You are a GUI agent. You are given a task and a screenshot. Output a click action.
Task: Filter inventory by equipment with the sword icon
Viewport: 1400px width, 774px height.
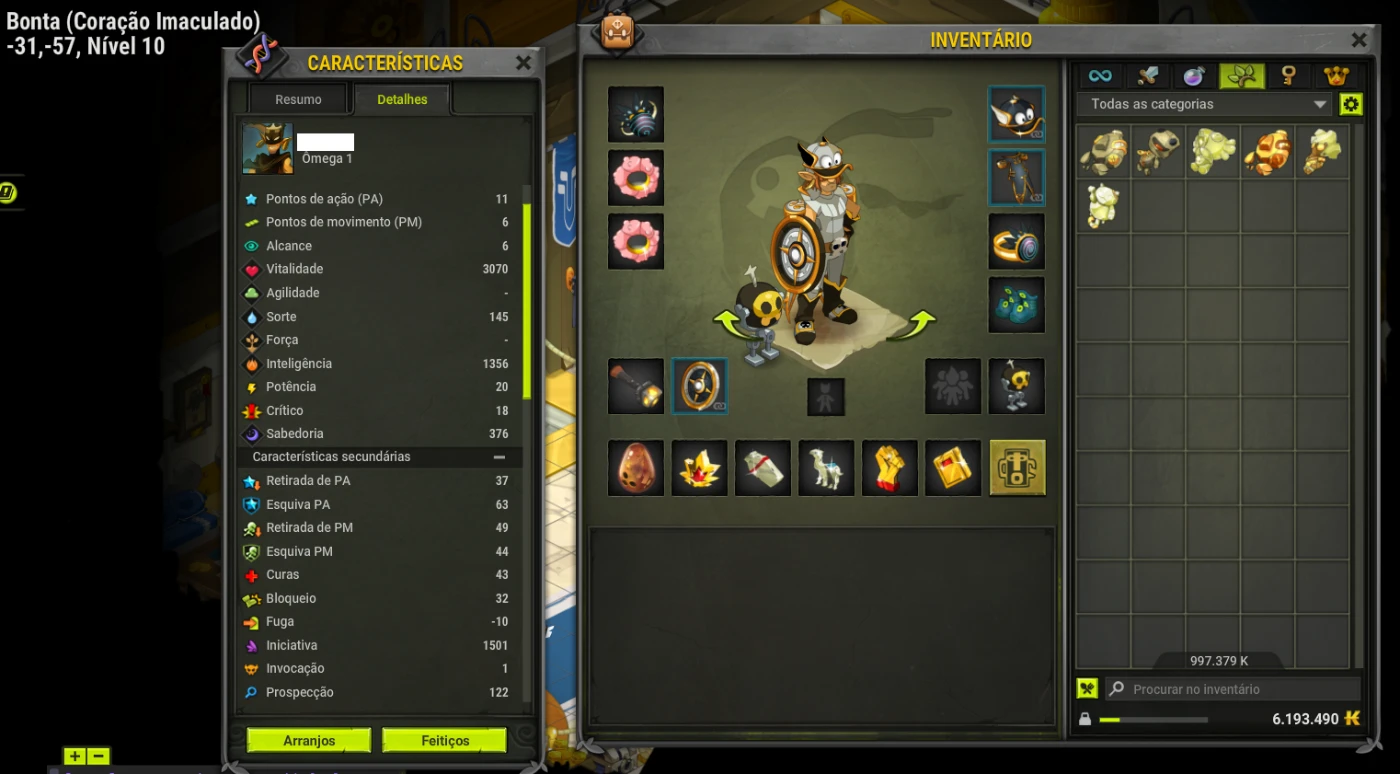coord(1149,75)
